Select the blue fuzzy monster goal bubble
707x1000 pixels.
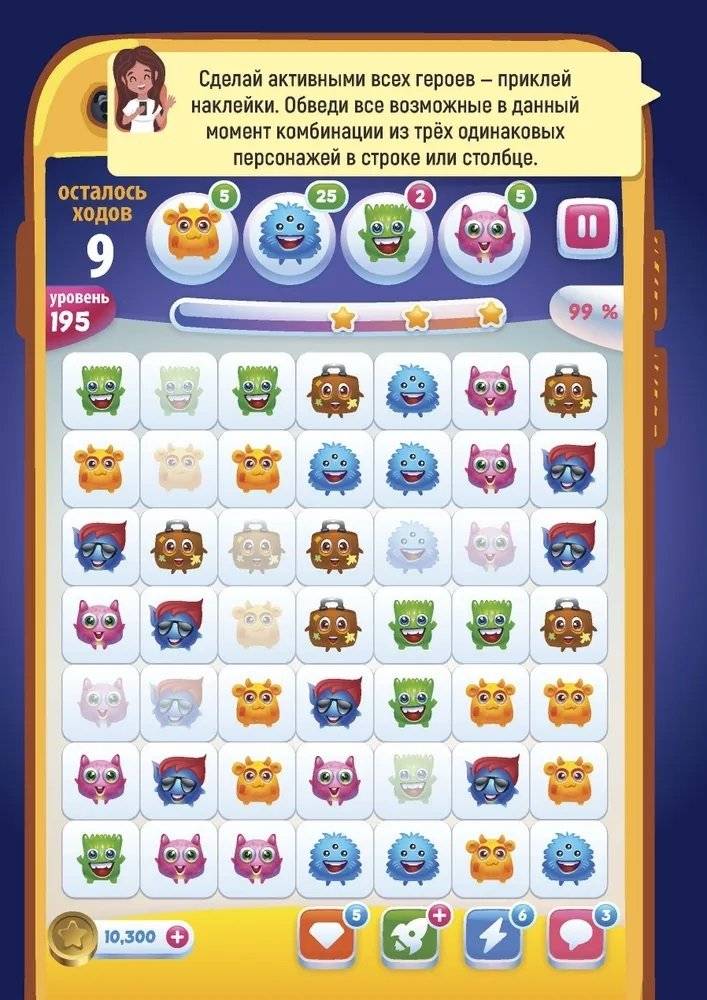(289, 234)
